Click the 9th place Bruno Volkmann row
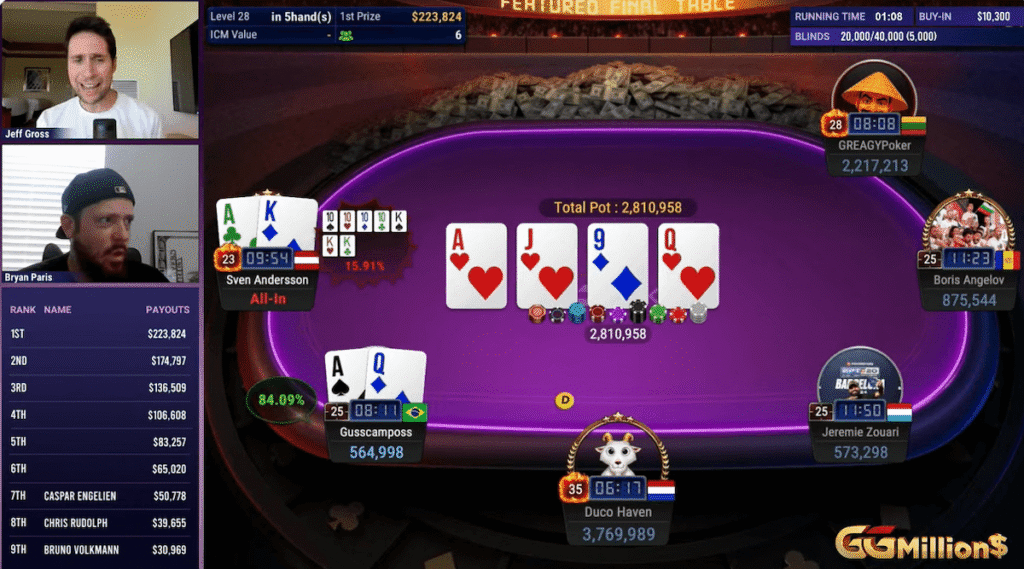Screen dimensions: 1024x569 pyautogui.click(x=100, y=550)
